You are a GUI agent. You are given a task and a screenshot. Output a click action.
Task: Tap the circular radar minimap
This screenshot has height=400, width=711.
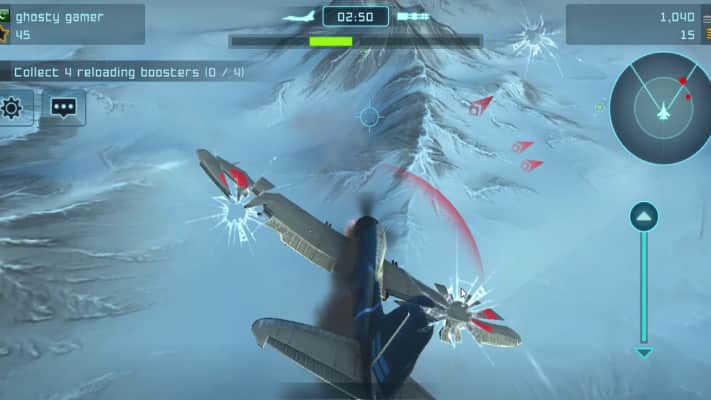coord(660,109)
